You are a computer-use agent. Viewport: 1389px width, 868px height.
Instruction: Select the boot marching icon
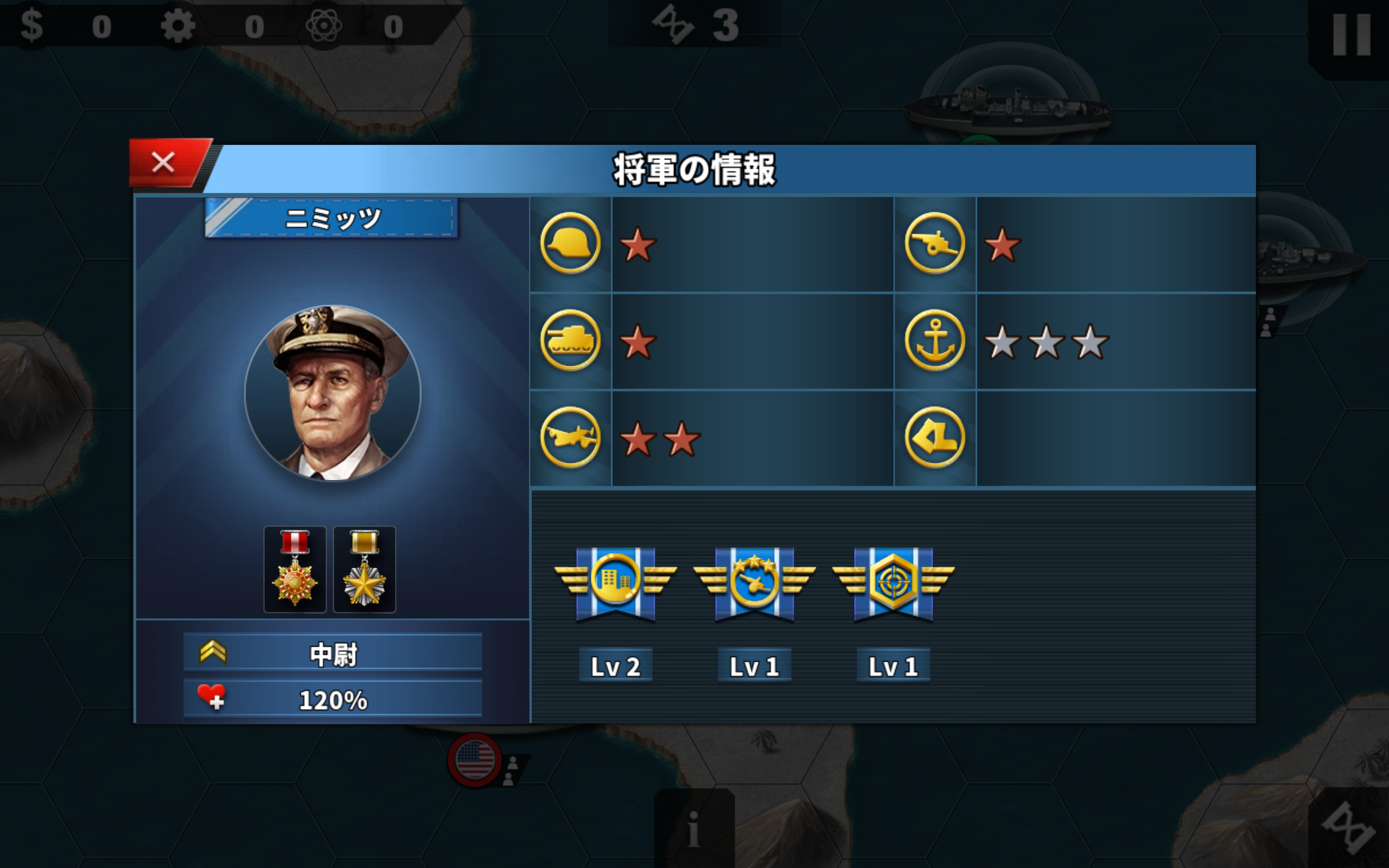934,437
